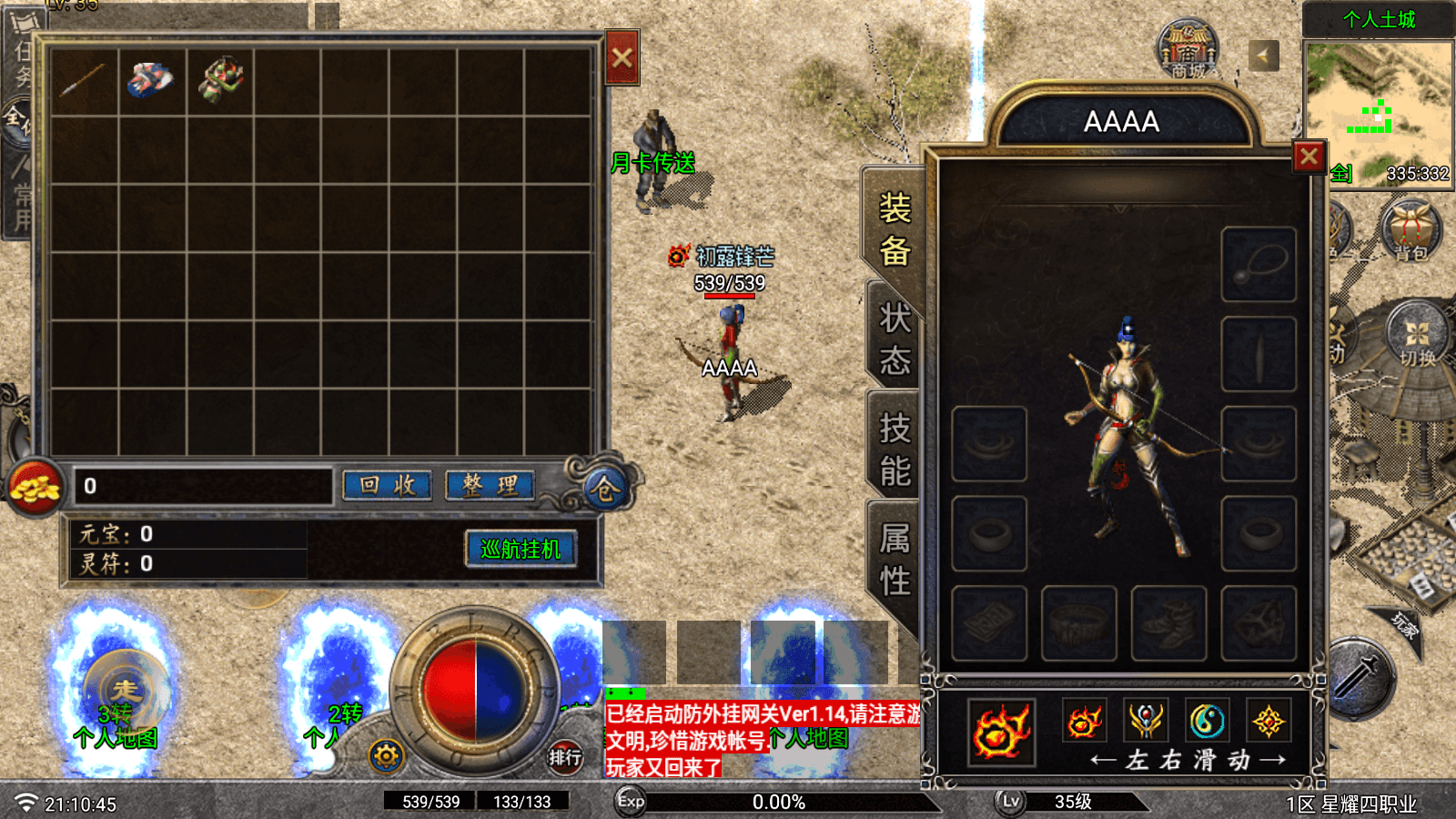Select the yin-yang icon in character panel
Image resolution: width=1456 pixels, height=819 pixels.
(x=1207, y=722)
